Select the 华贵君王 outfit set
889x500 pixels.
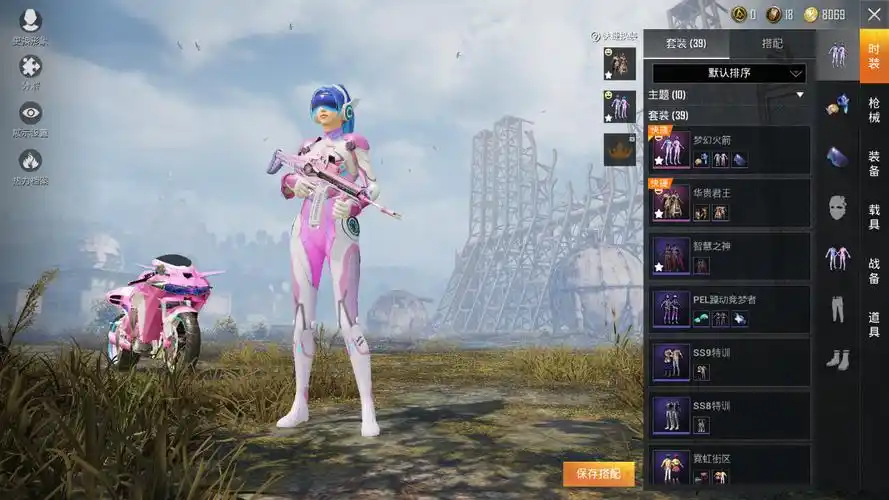[x=729, y=203]
